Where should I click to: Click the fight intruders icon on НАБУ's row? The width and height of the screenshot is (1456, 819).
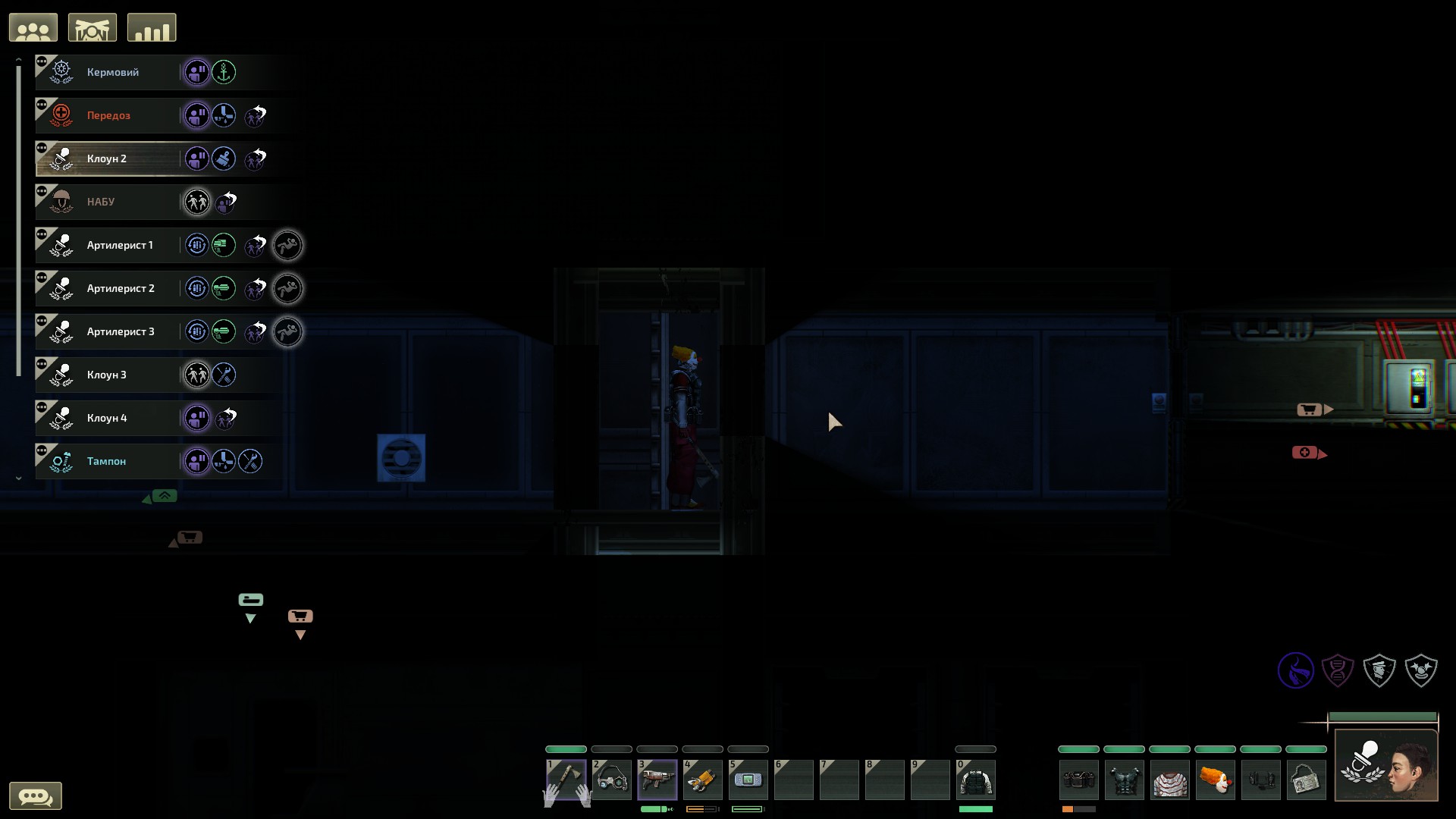(197, 202)
